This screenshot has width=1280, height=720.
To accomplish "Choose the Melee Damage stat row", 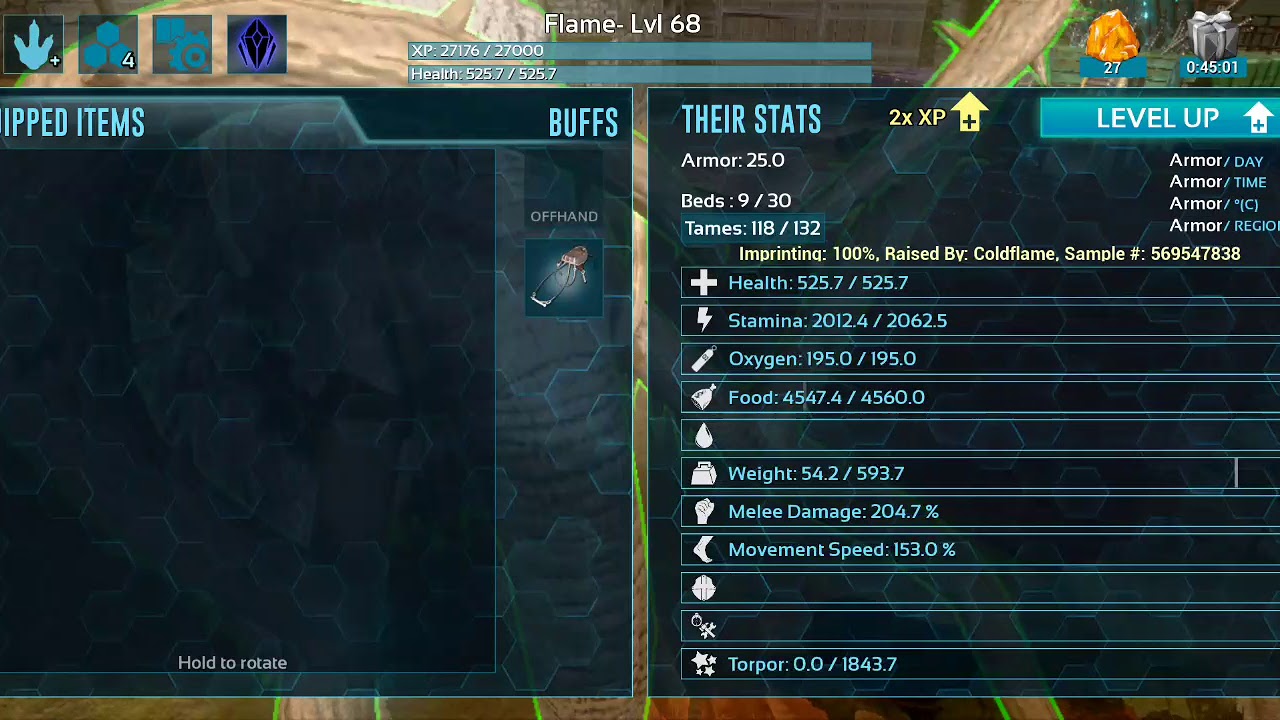I will [x=980, y=511].
